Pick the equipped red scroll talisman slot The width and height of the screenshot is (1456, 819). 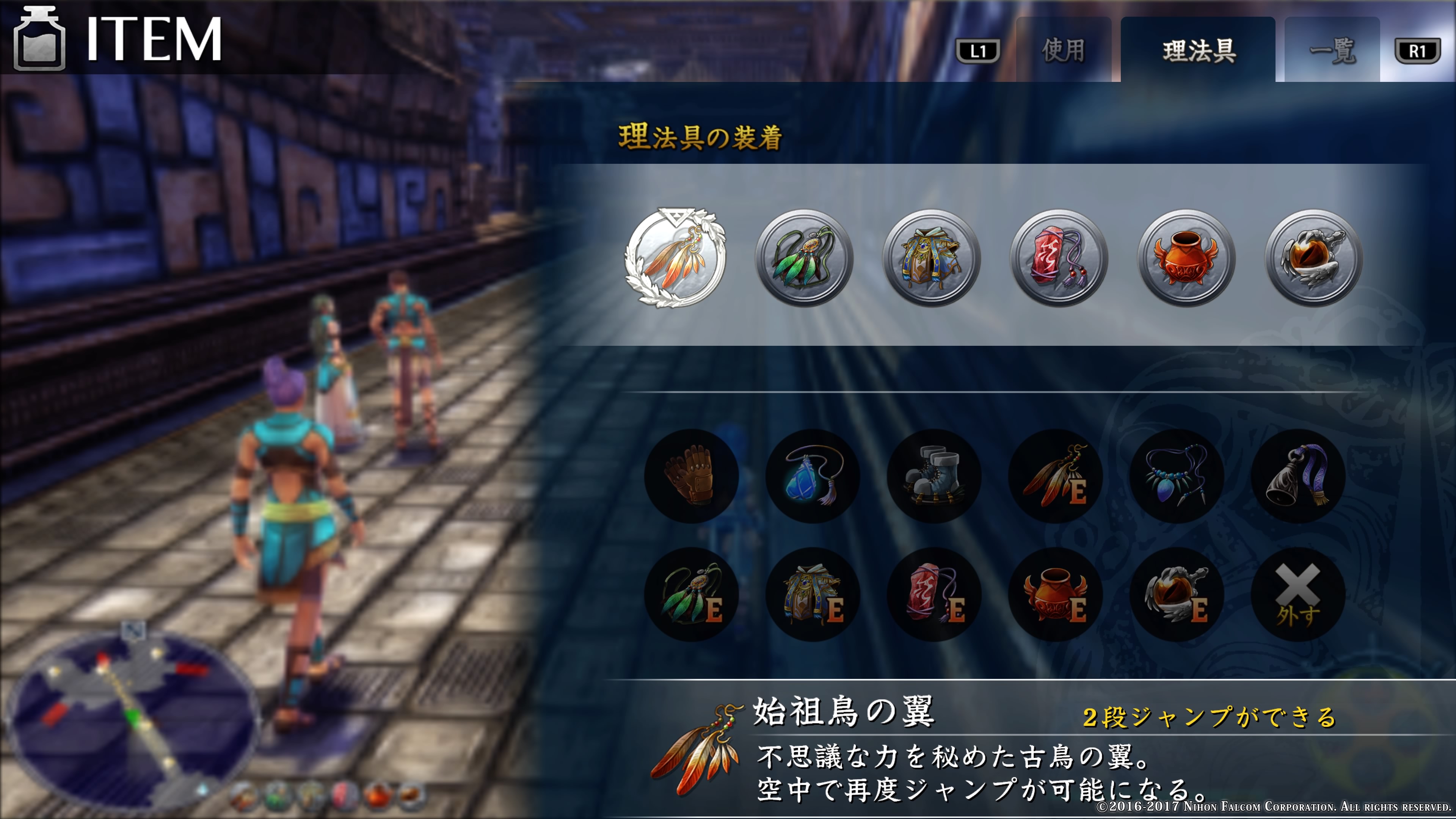tap(1059, 258)
